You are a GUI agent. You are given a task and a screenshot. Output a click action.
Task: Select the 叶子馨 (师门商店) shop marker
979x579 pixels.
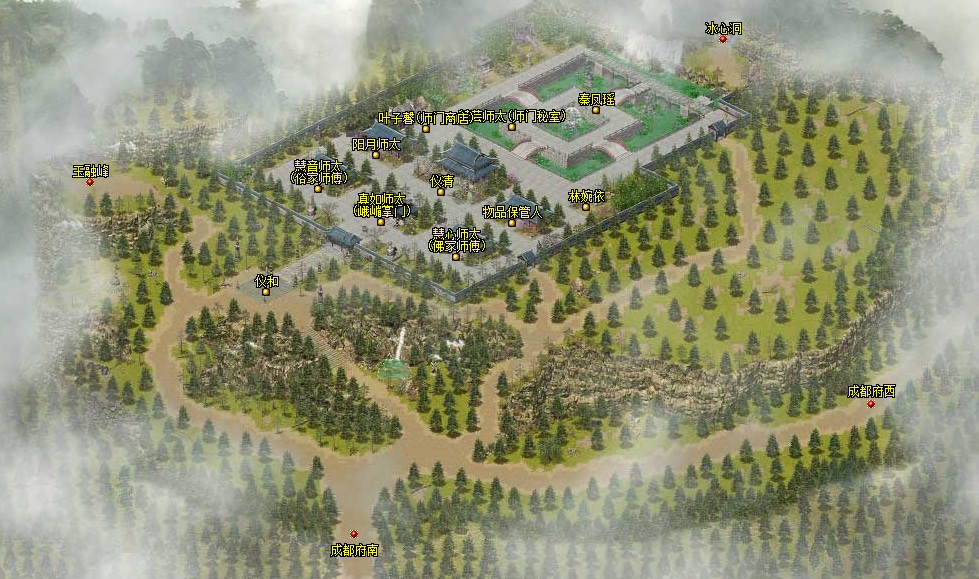[x=425, y=129]
